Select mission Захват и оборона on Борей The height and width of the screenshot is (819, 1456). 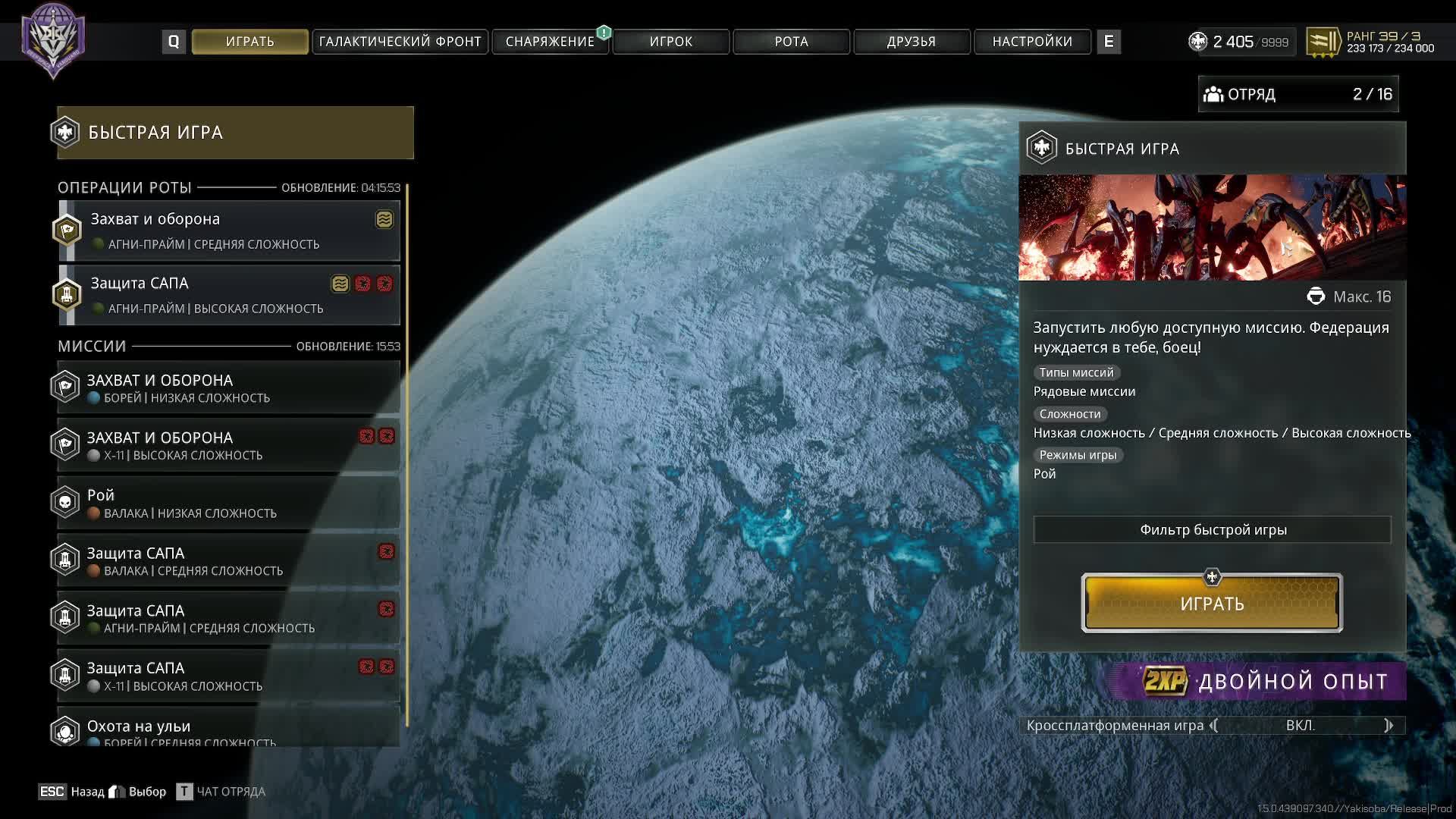[229, 388]
